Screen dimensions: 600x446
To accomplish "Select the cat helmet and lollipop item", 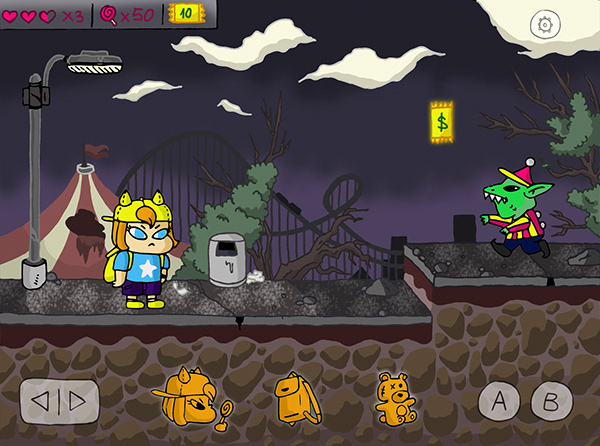I will point(198,398).
